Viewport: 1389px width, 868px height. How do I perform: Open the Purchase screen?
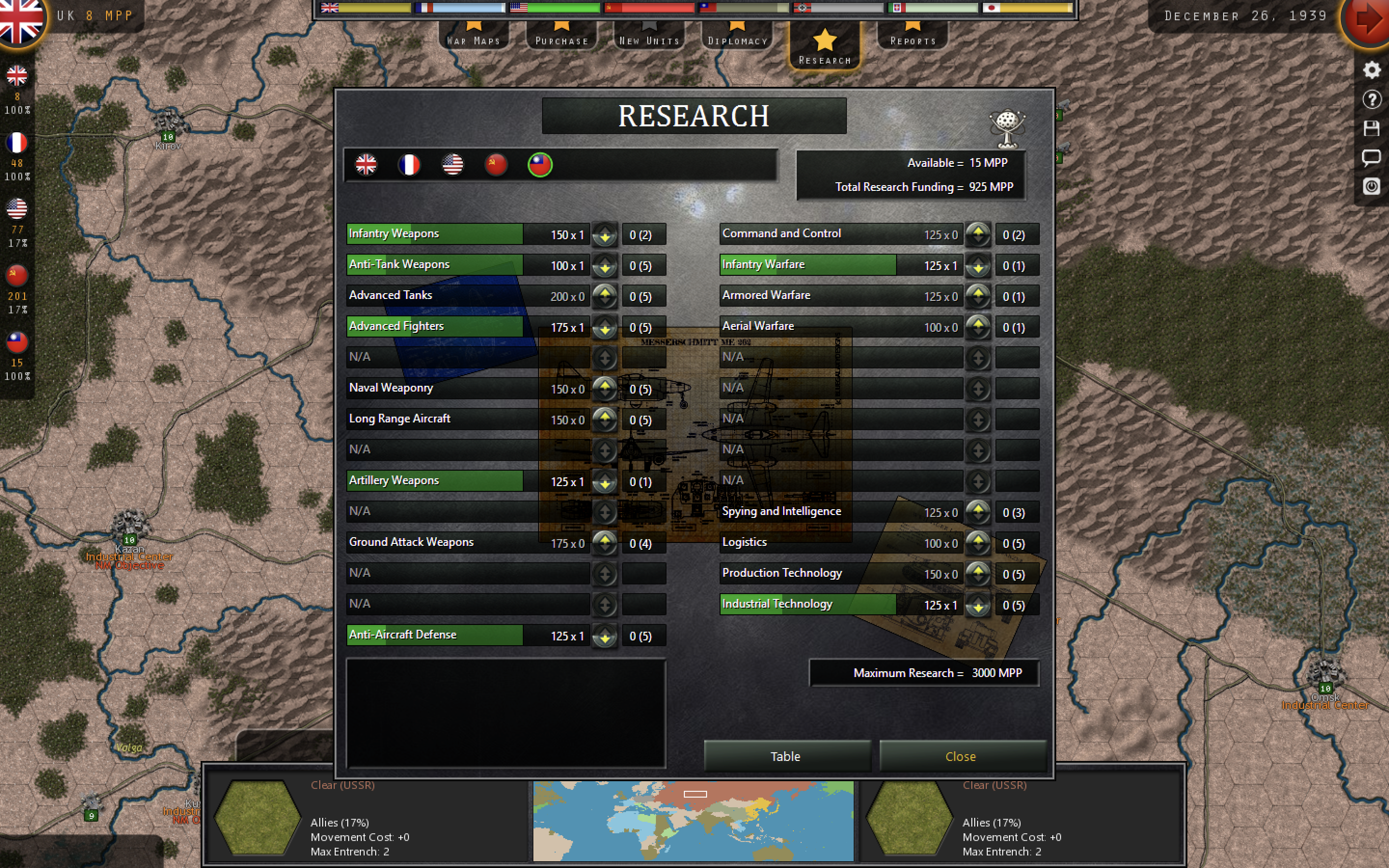(x=561, y=39)
